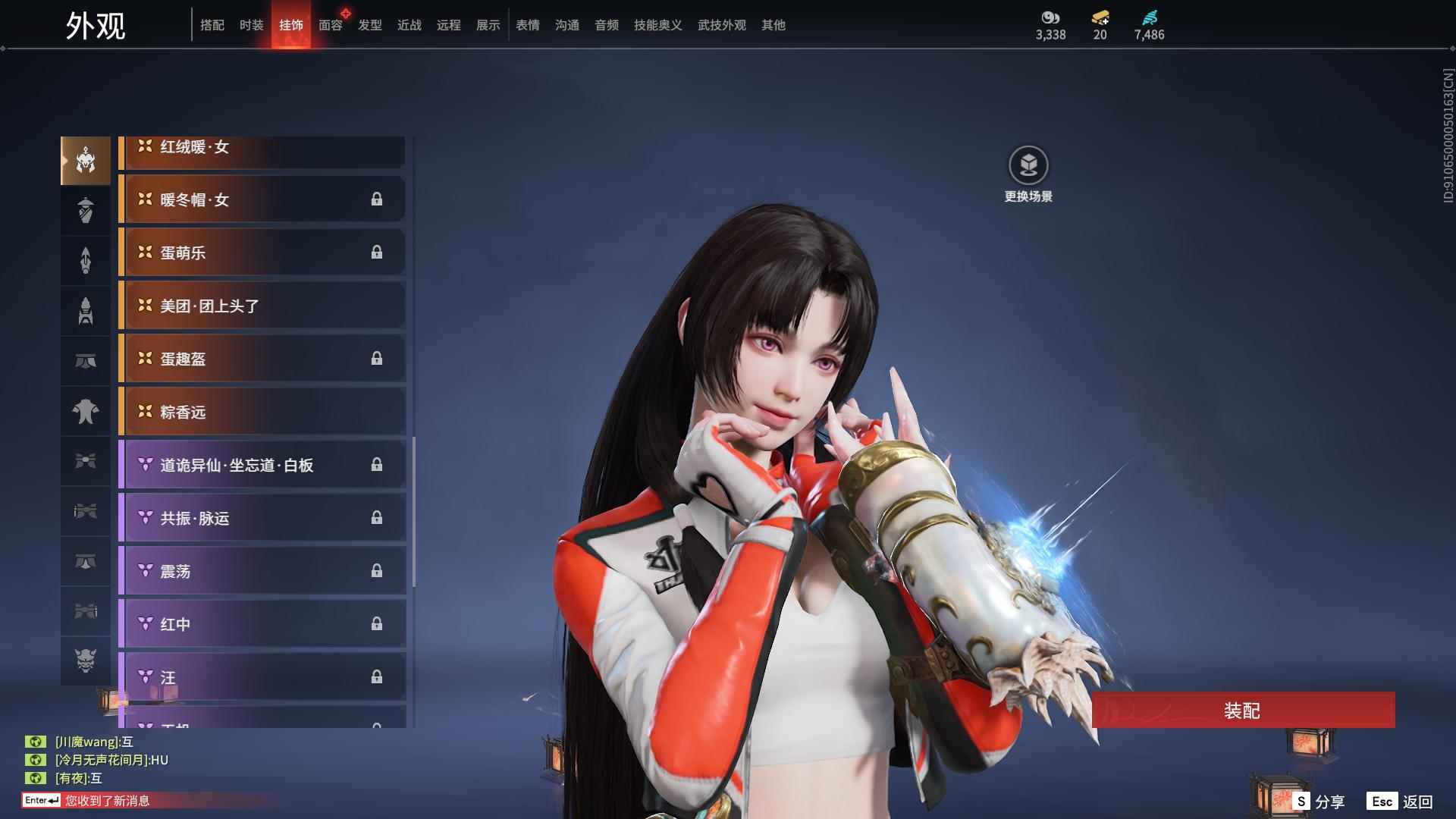The height and width of the screenshot is (819, 1456).
Task: Select the 暖冬帽·女 list entry
Action: pos(262,199)
